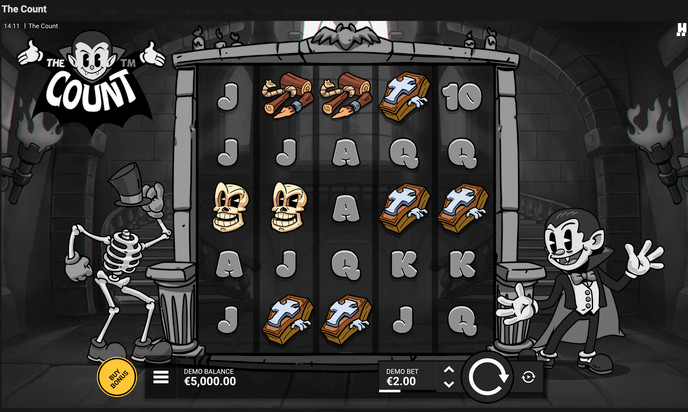Open the autoplay settings

point(528,377)
